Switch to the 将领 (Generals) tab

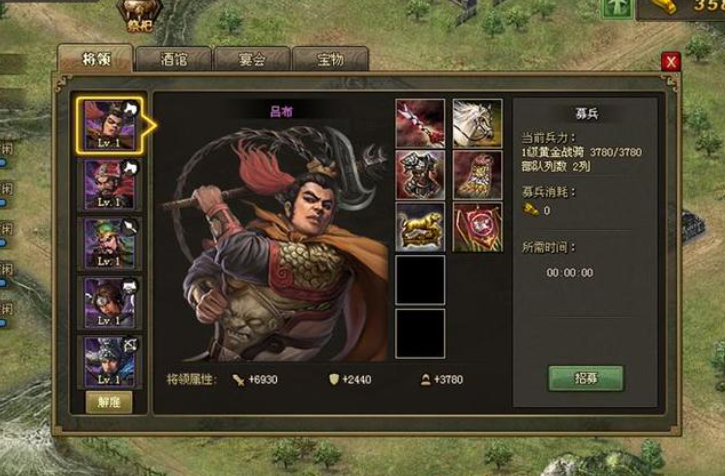pyautogui.click(x=96, y=60)
